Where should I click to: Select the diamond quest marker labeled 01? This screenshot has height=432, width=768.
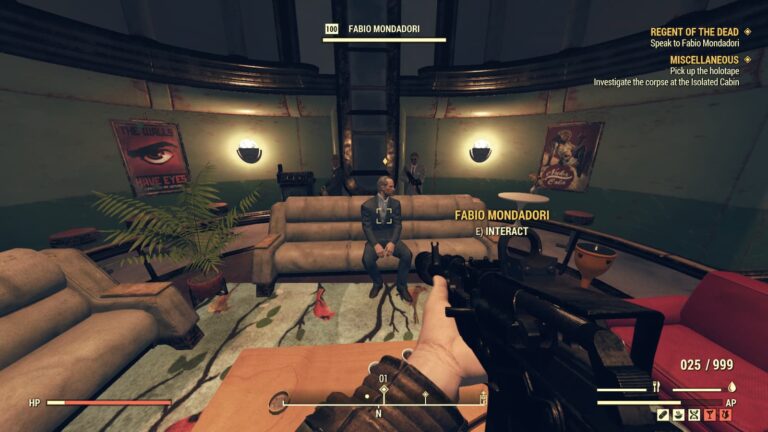[381, 392]
